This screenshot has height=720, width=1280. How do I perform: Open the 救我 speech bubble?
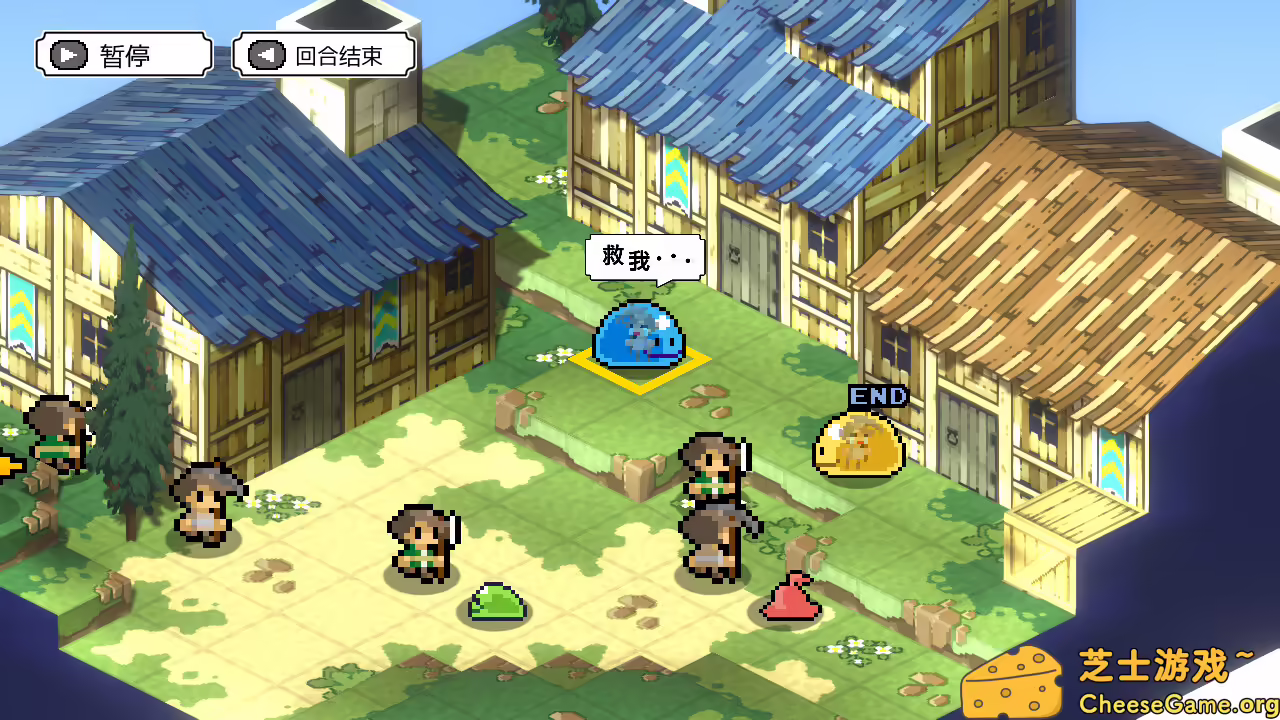tap(646, 257)
